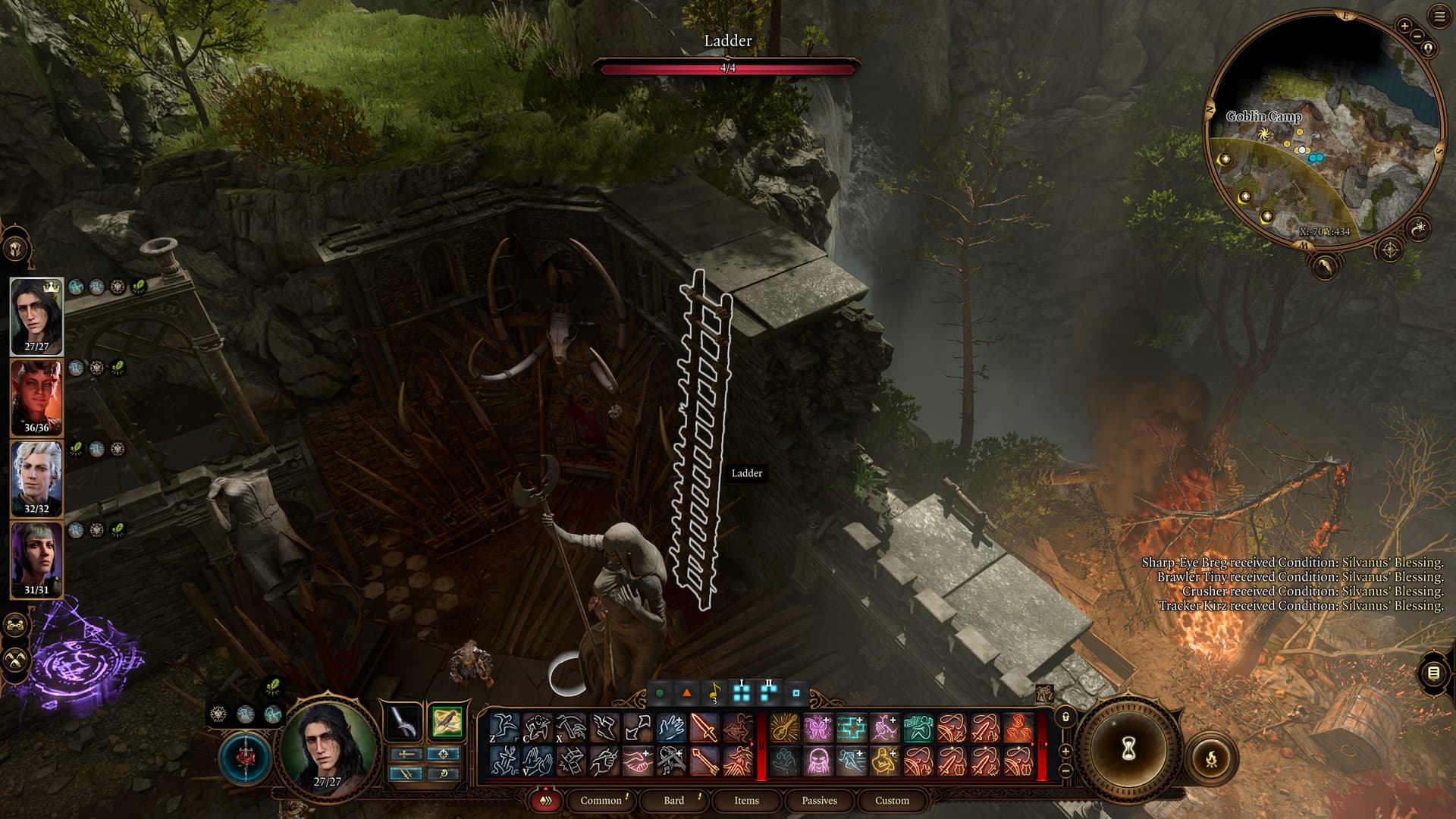Open the main menu hamburger button
The height and width of the screenshot is (819, 1456).
coord(1439,17)
